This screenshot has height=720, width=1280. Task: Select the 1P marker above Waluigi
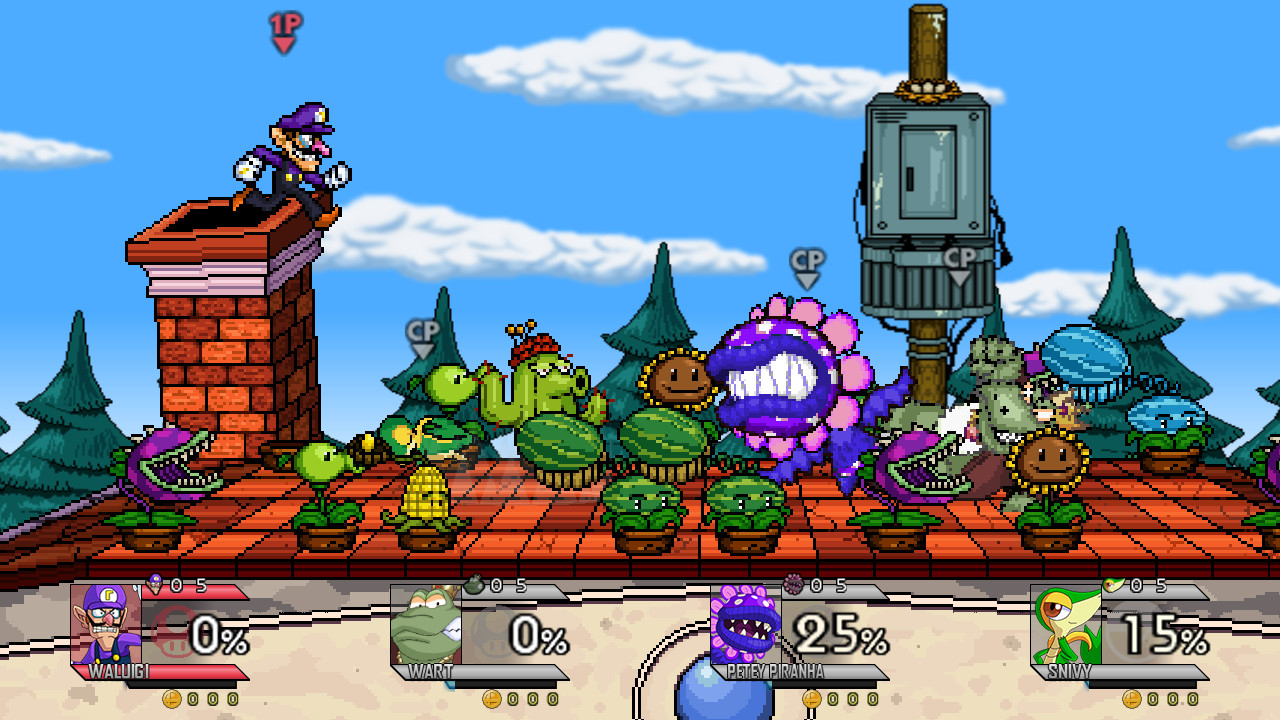(284, 26)
